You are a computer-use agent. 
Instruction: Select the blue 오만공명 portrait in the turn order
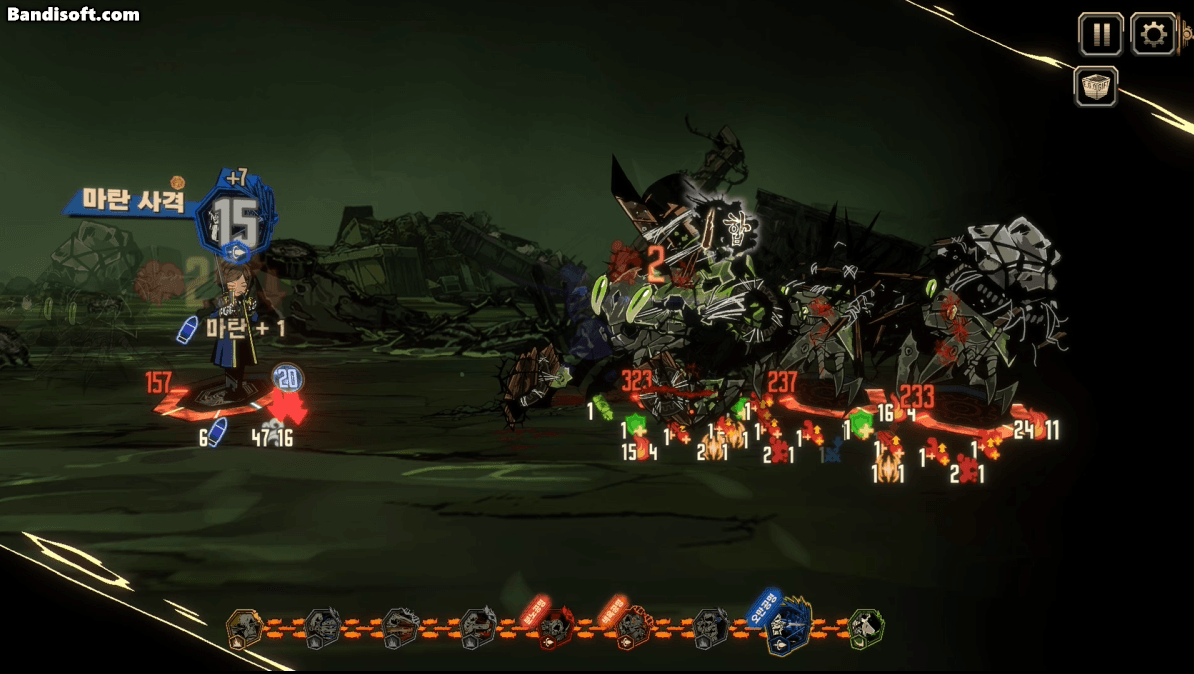pos(789,627)
